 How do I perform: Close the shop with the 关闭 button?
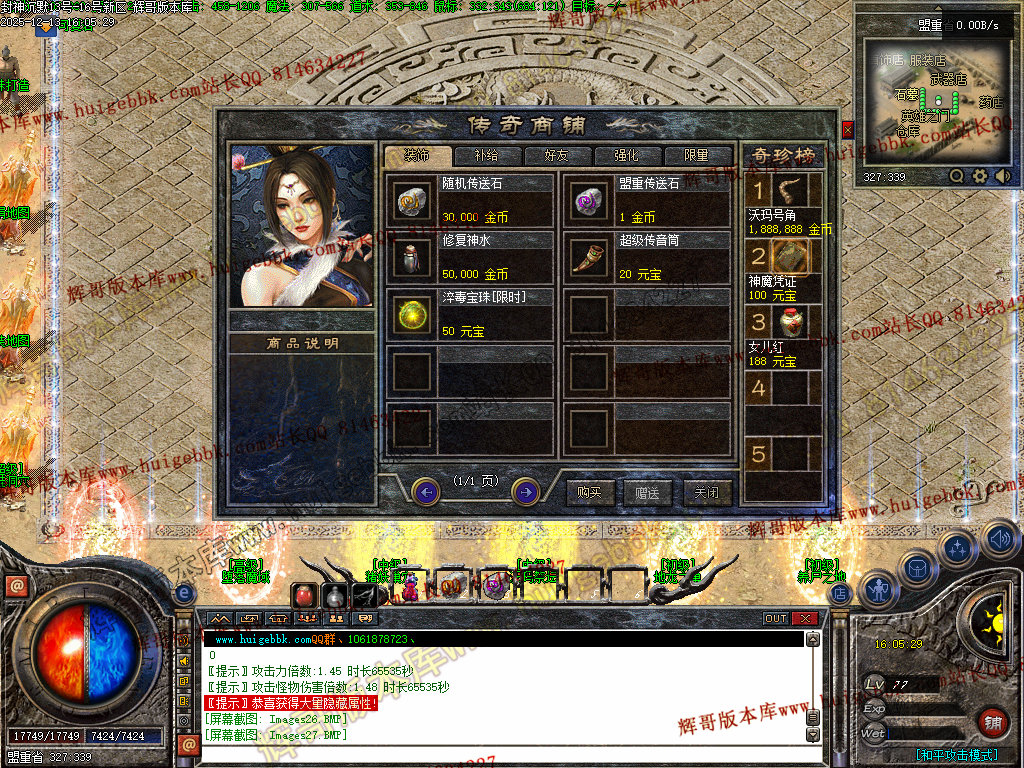click(707, 492)
